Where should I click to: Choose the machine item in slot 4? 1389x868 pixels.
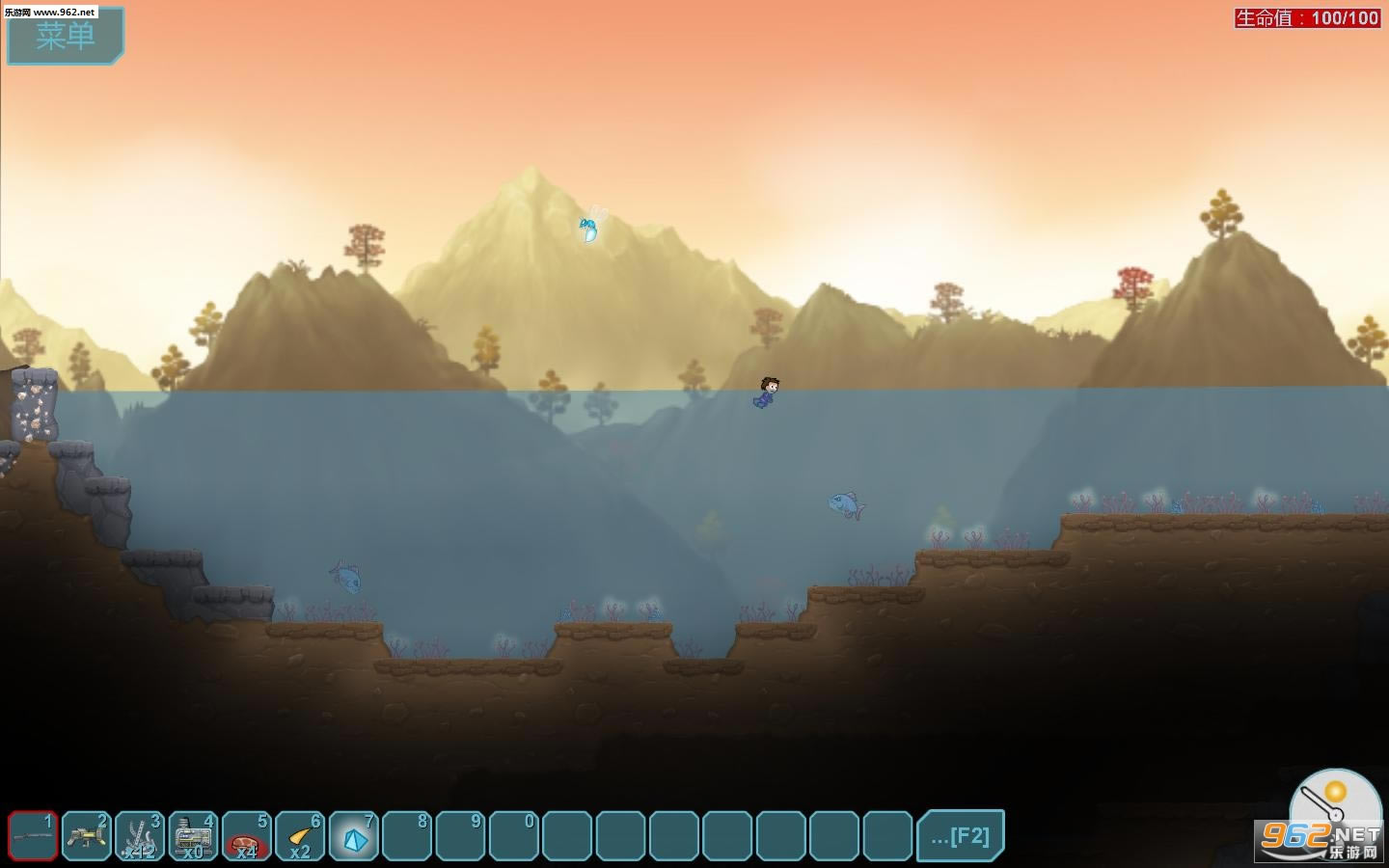pos(193,835)
